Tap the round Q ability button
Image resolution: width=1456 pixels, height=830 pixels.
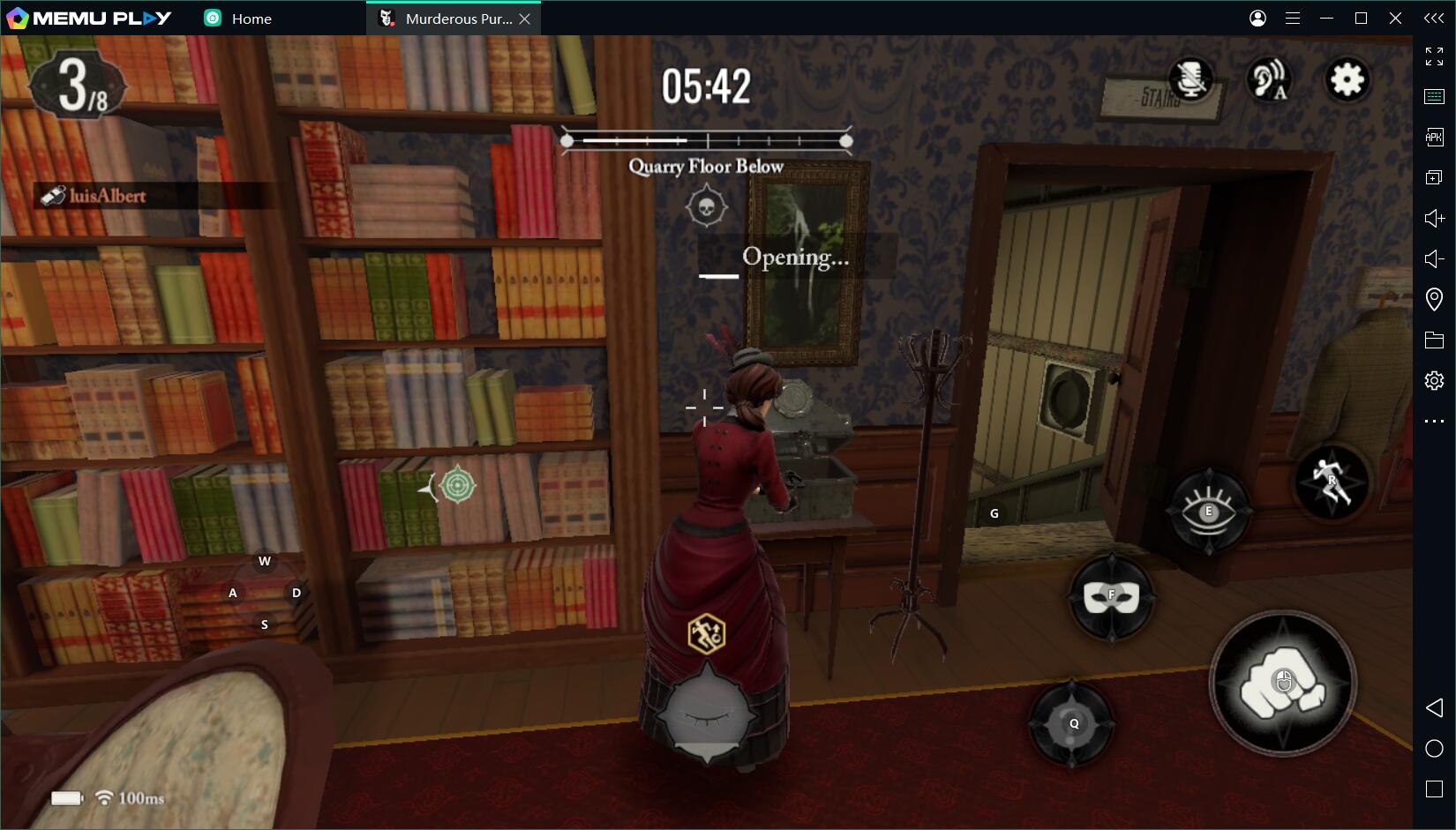[1073, 723]
